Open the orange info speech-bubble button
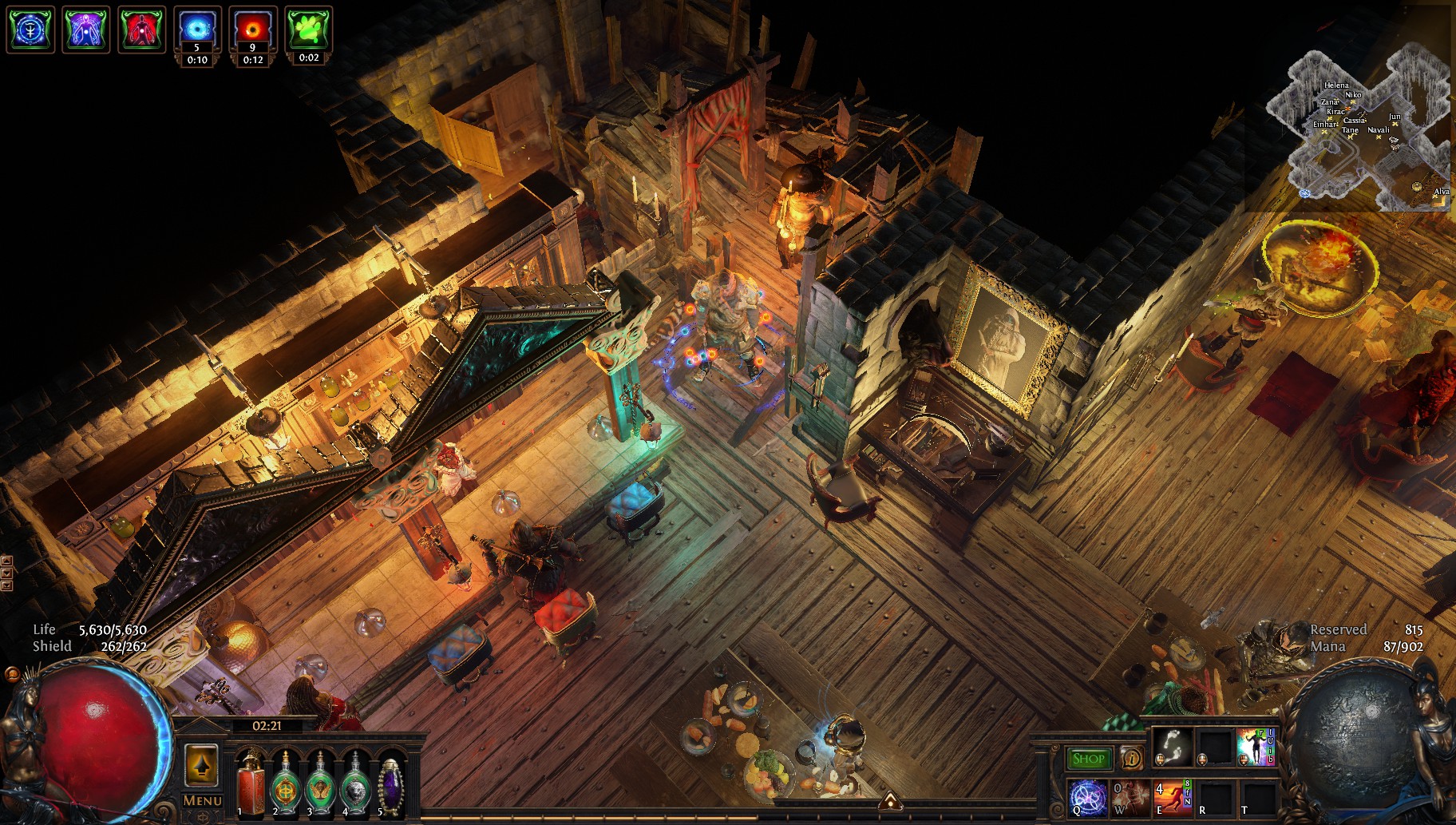1456x825 pixels. [1130, 758]
